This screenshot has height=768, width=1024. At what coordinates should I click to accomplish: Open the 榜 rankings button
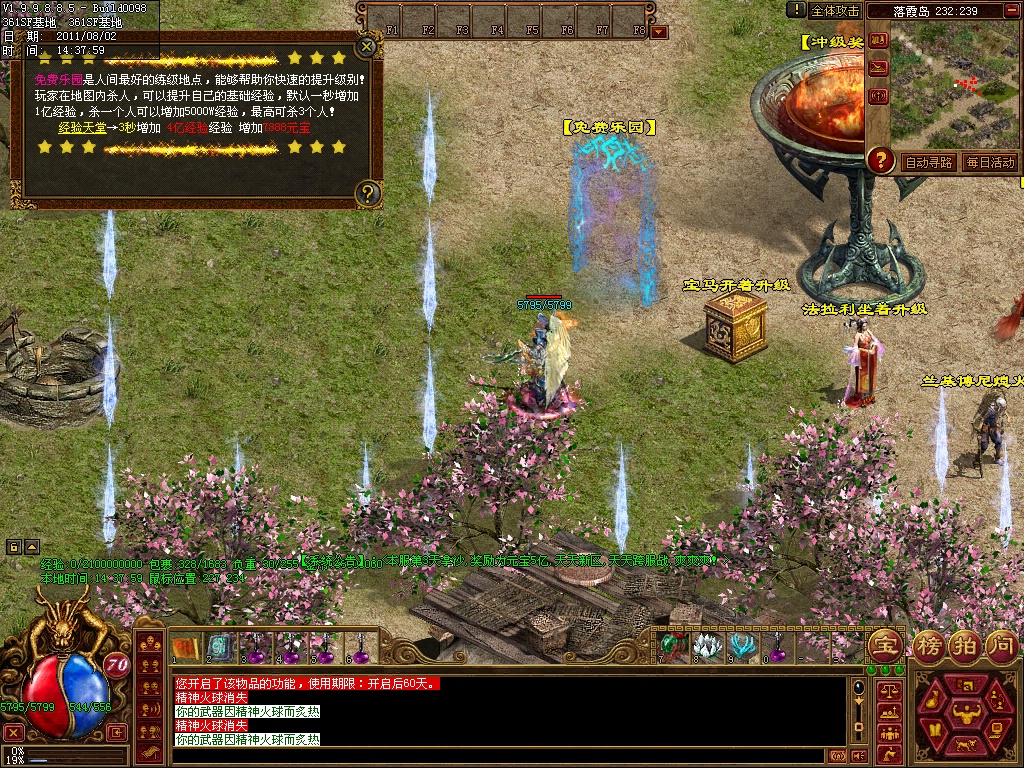point(930,645)
